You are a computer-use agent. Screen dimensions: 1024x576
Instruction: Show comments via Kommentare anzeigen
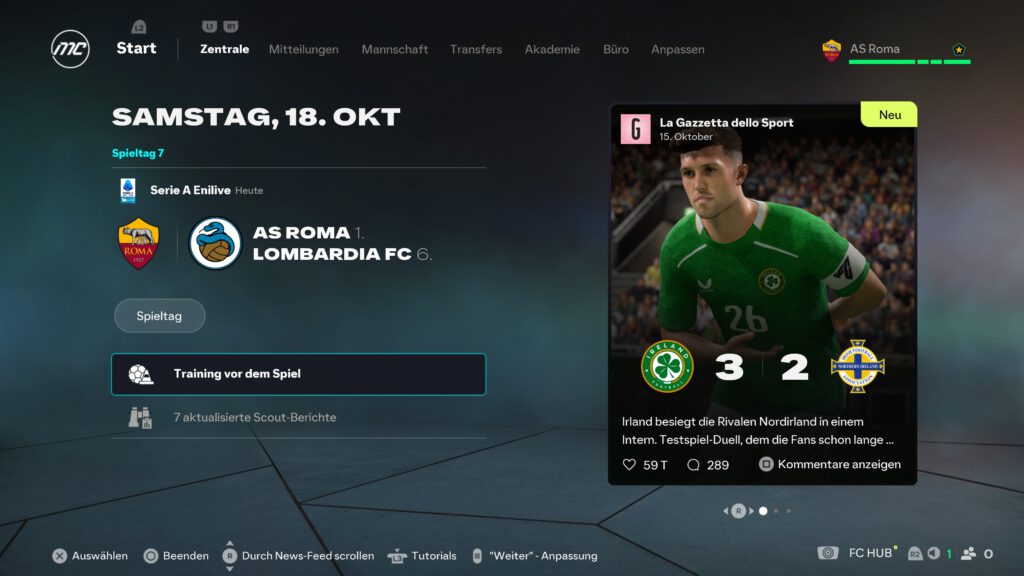830,464
